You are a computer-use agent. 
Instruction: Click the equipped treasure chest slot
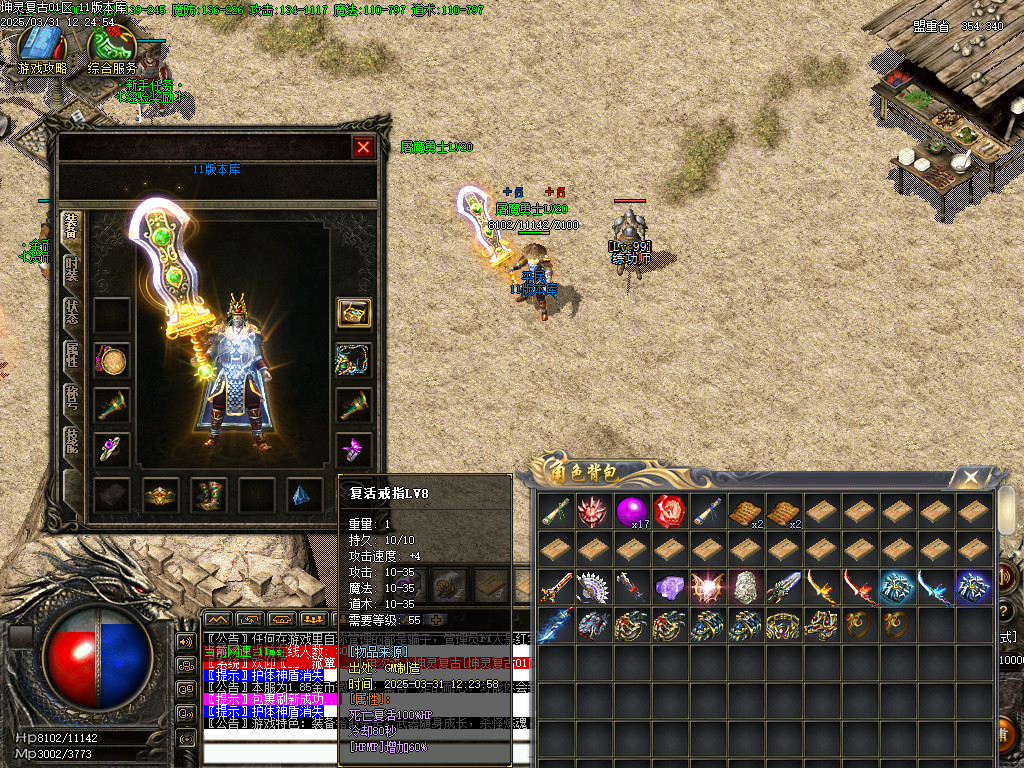pyautogui.click(x=354, y=313)
